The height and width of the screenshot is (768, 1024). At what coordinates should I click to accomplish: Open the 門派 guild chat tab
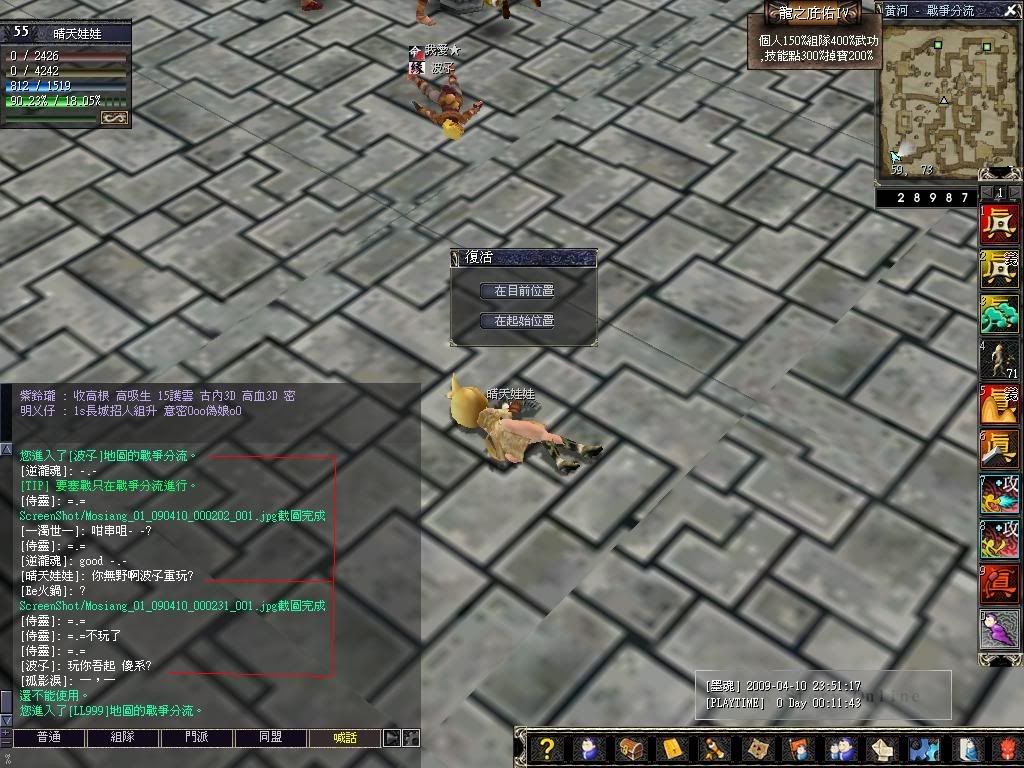[197, 738]
